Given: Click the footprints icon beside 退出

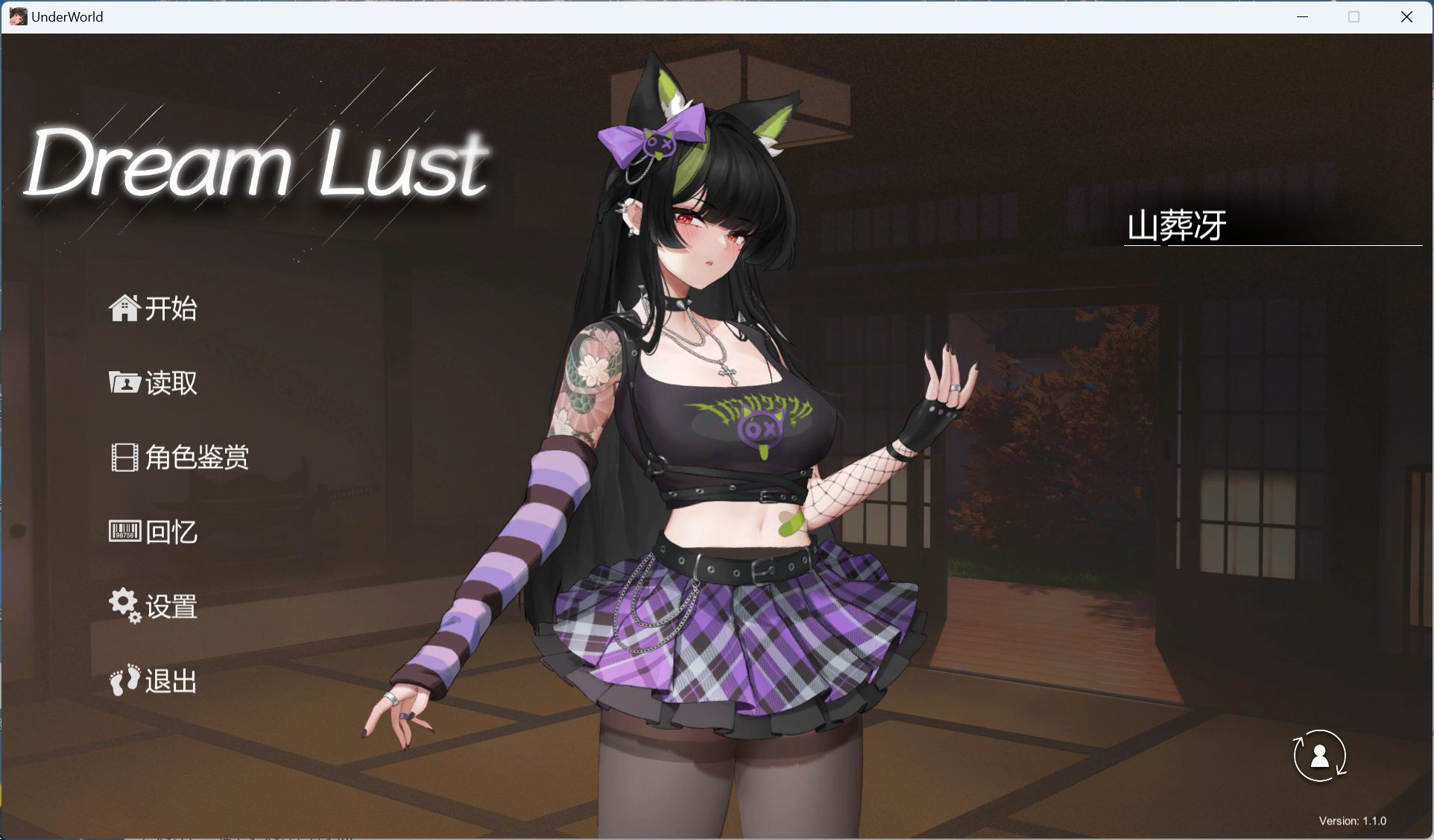Looking at the screenshot, I should click(x=124, y=680).
